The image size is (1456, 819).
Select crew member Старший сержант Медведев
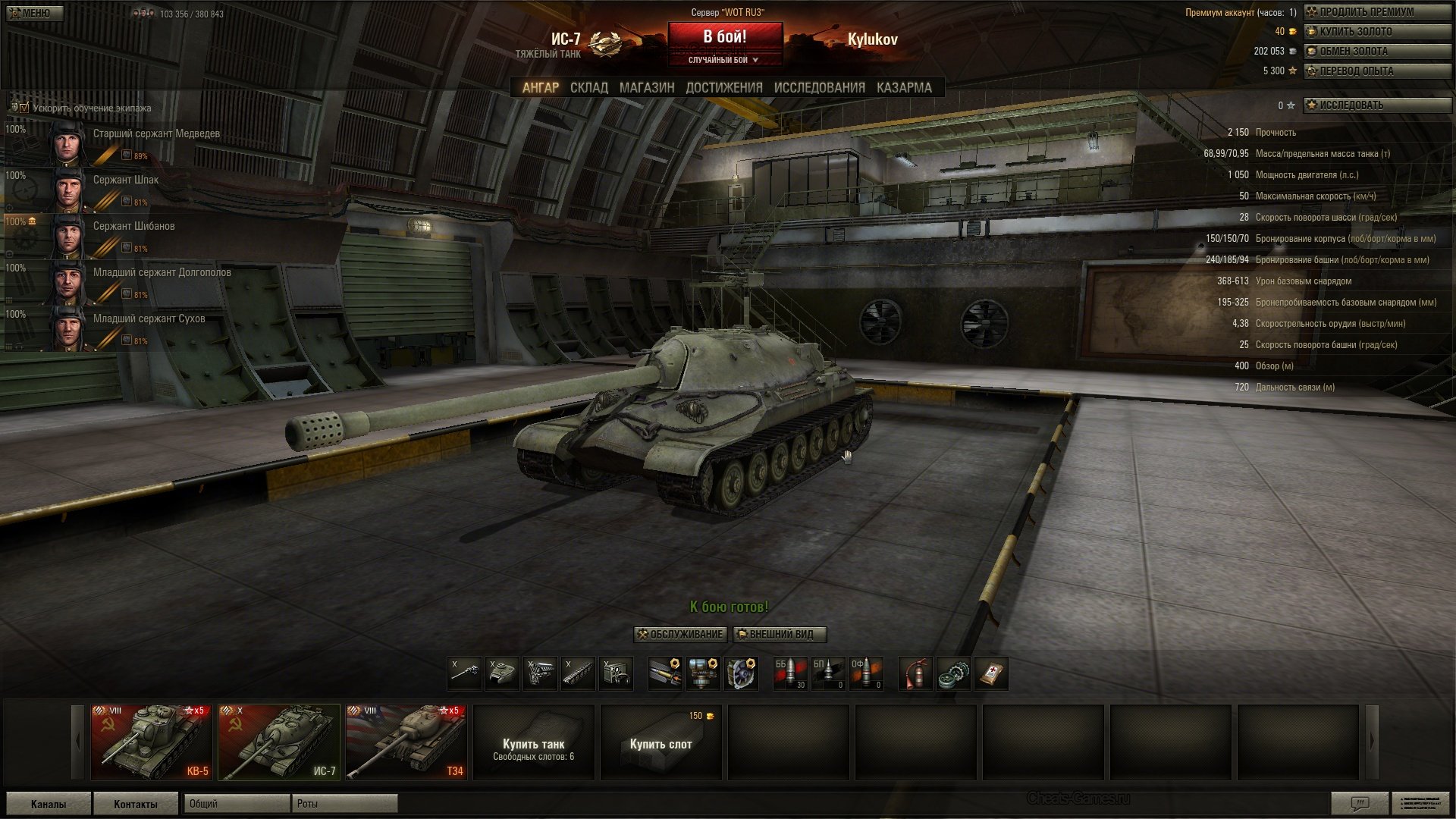[155, 134]
